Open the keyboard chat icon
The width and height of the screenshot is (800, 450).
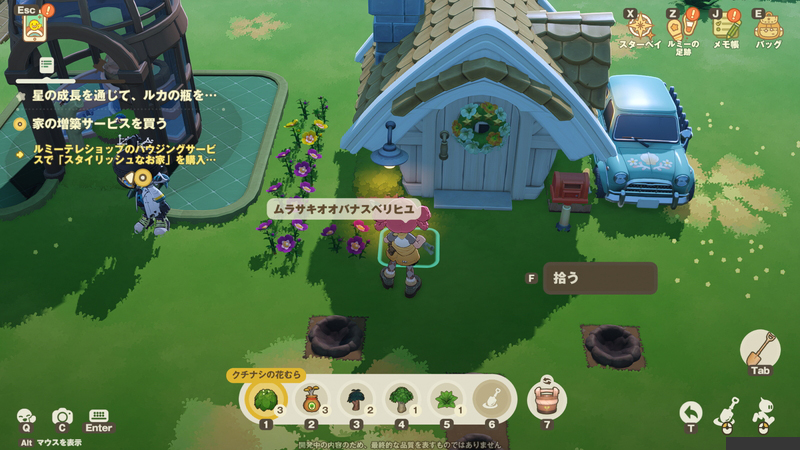coord(98,416)
